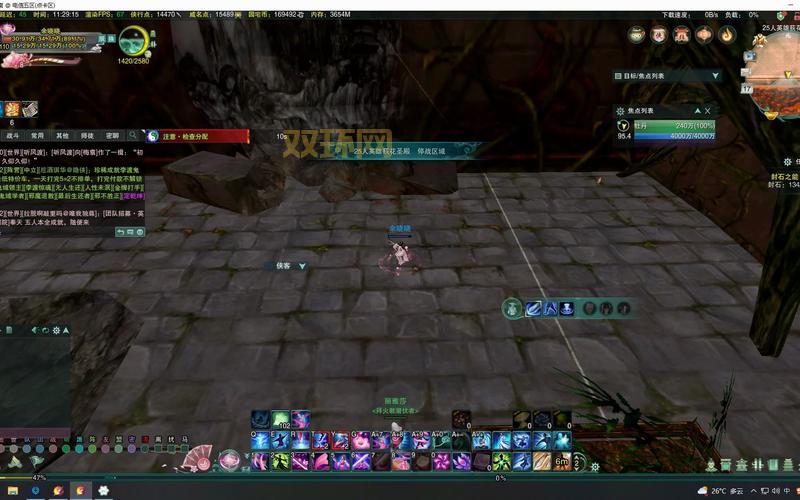Switch to the 战斗 chat tab
800x500 pixels.
13,135
